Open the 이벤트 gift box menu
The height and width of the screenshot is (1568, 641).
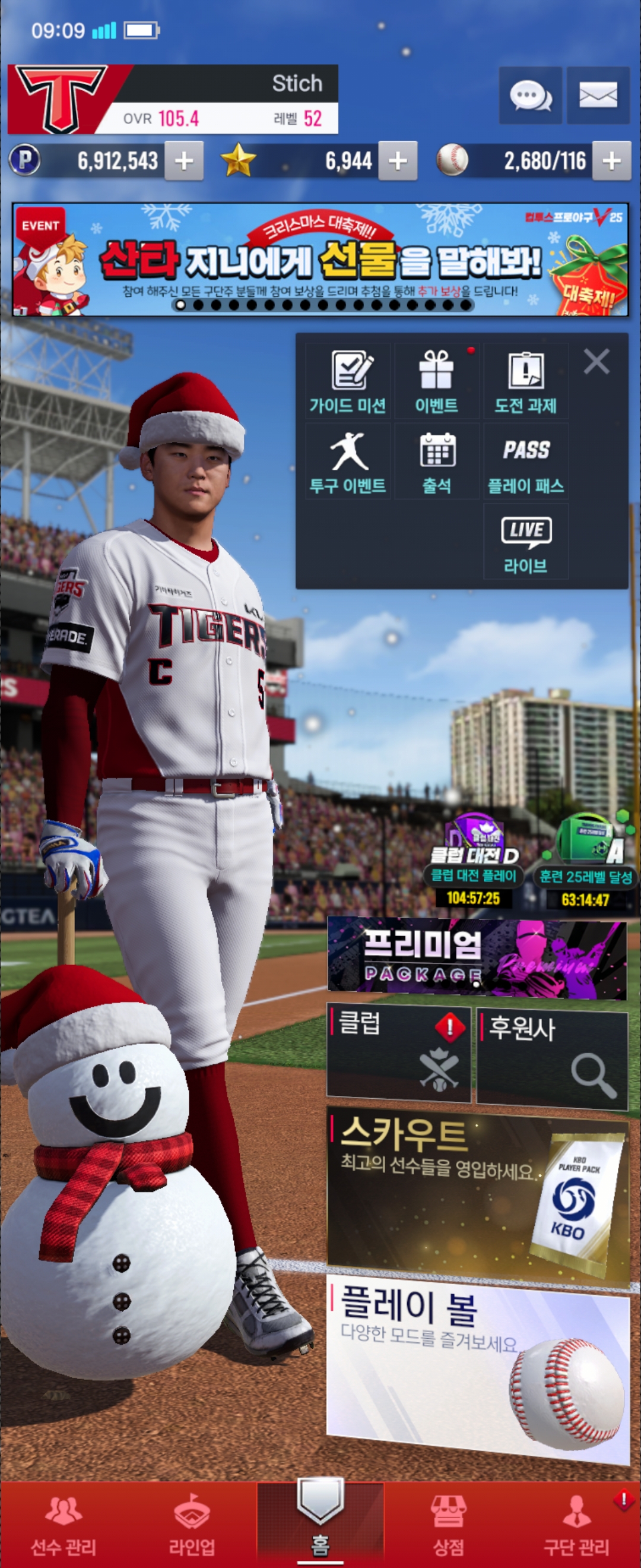pyautogui.click(x=437, y=382)
